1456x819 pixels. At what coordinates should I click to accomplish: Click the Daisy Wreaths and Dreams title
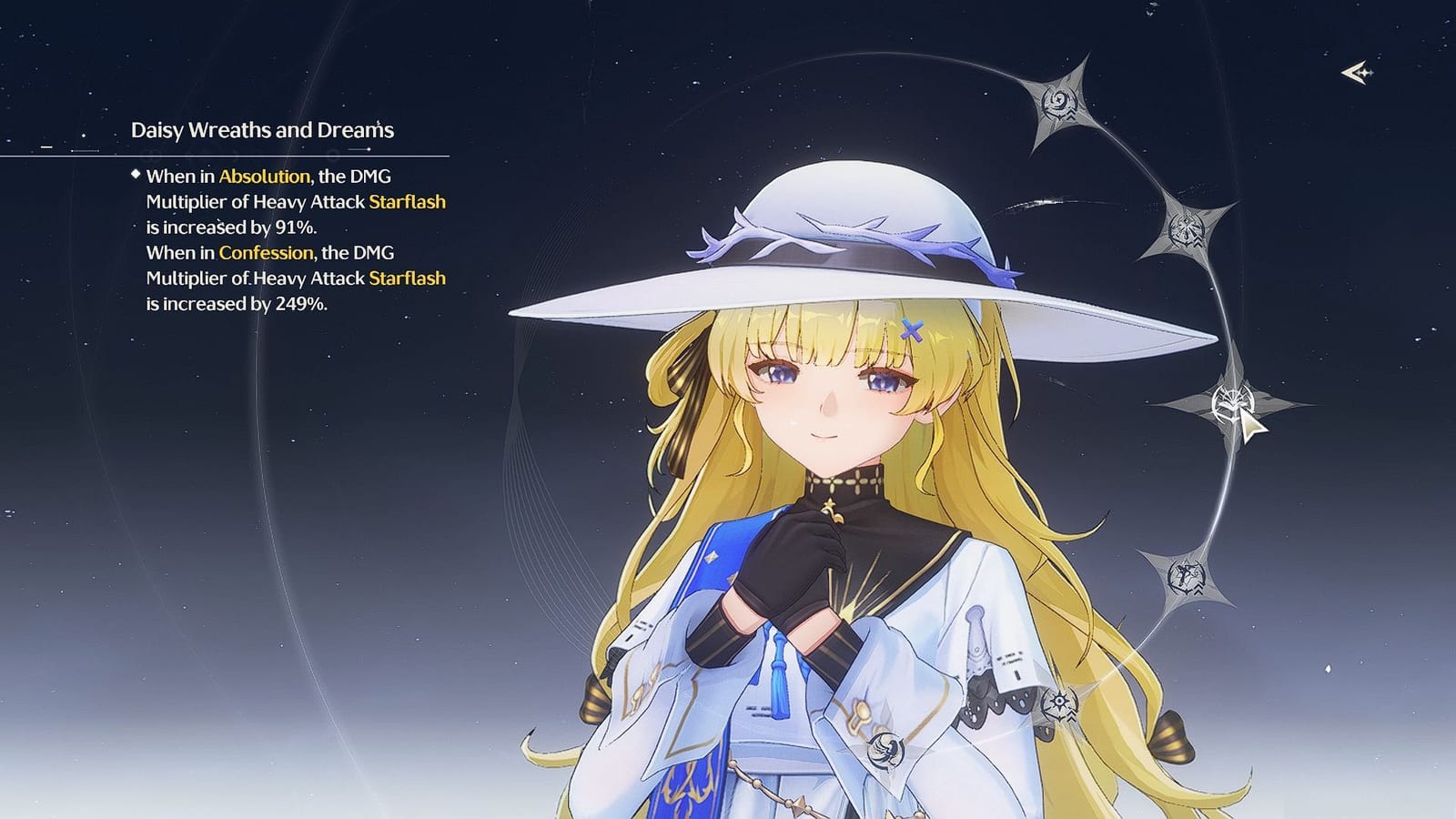[263, 129]
